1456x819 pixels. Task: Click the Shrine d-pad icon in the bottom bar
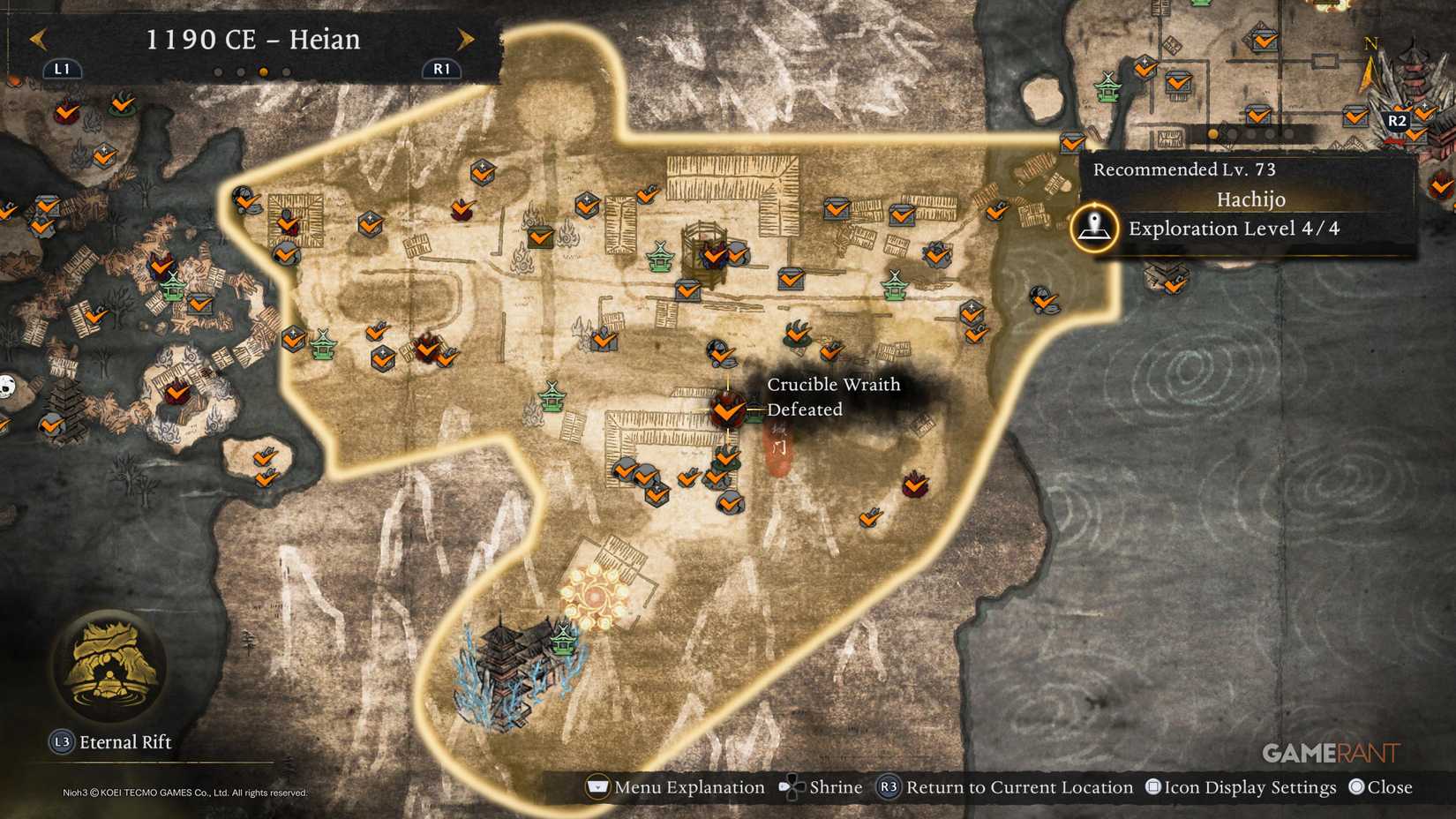point(792,786)
